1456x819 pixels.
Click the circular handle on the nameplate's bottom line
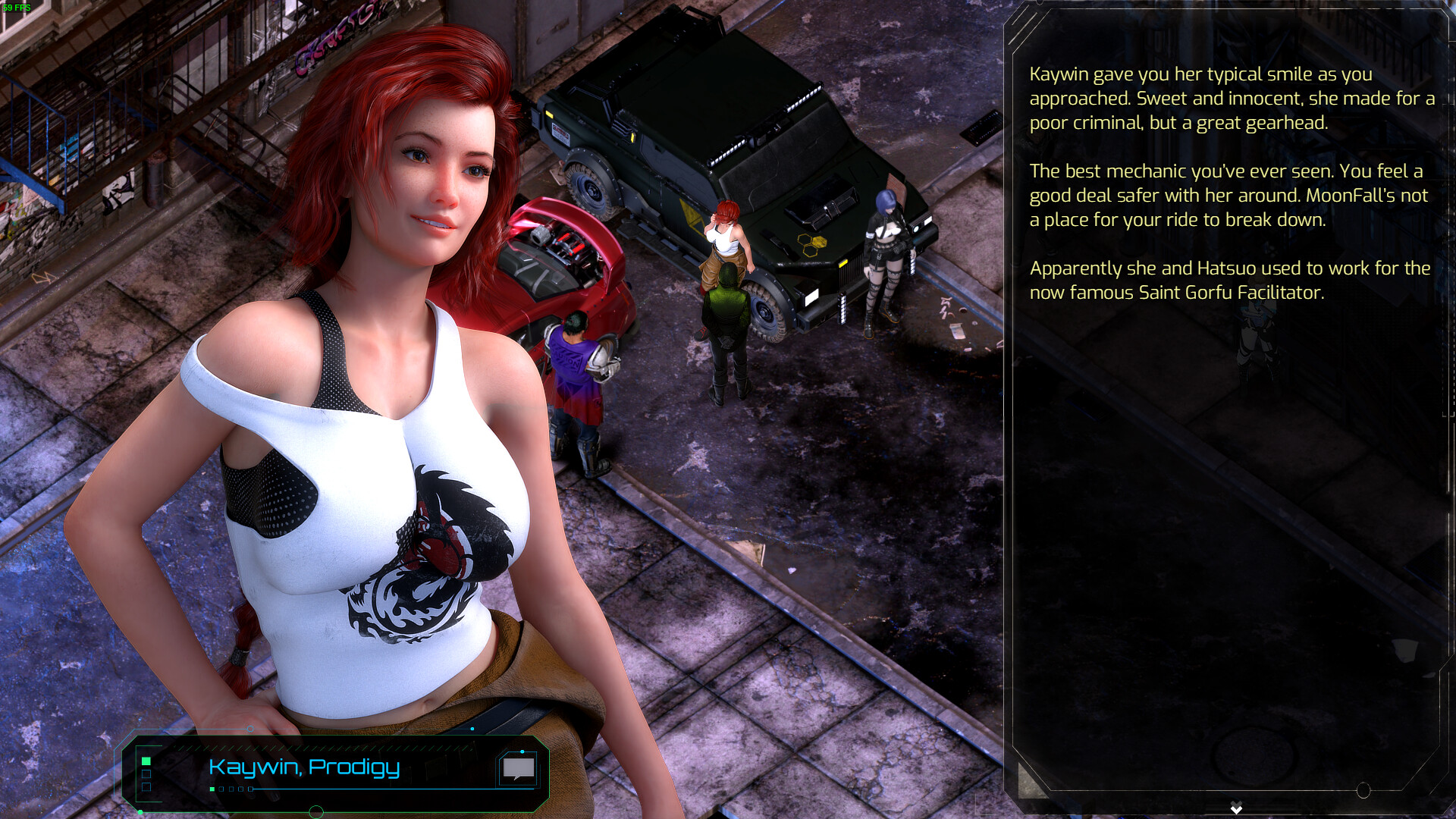315,813
